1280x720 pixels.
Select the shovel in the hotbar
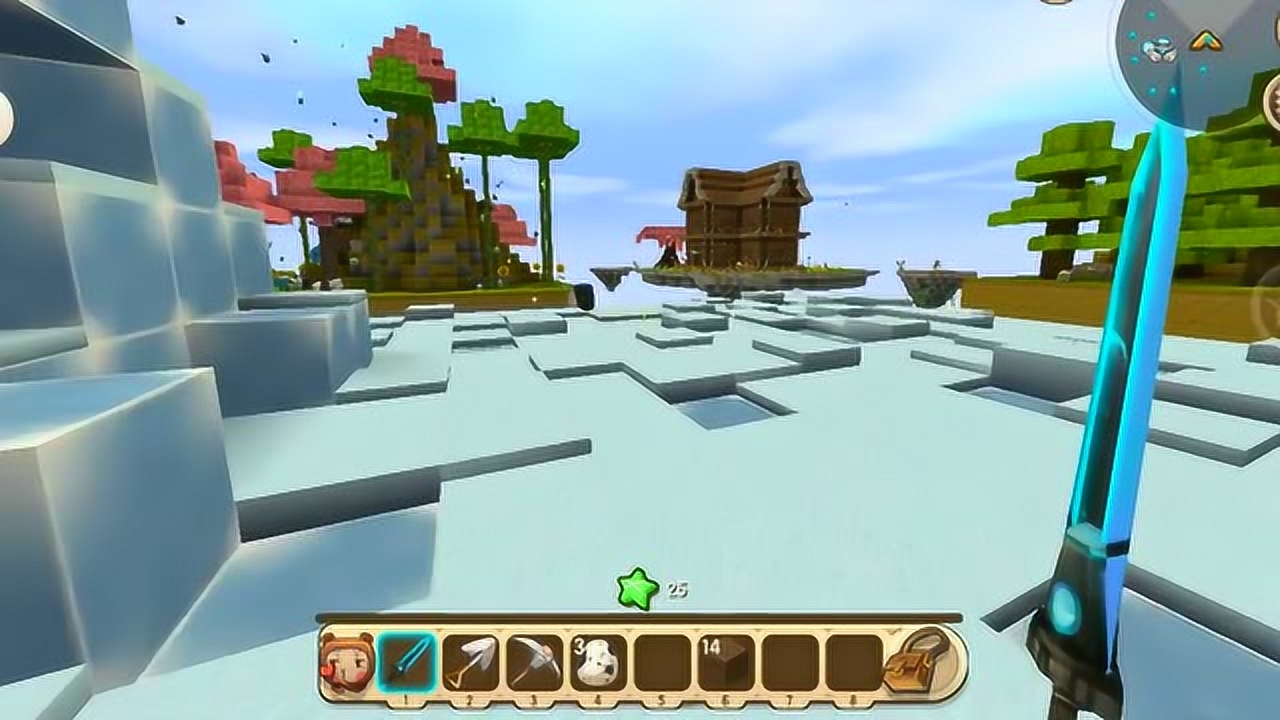click(x=471, y=662)
